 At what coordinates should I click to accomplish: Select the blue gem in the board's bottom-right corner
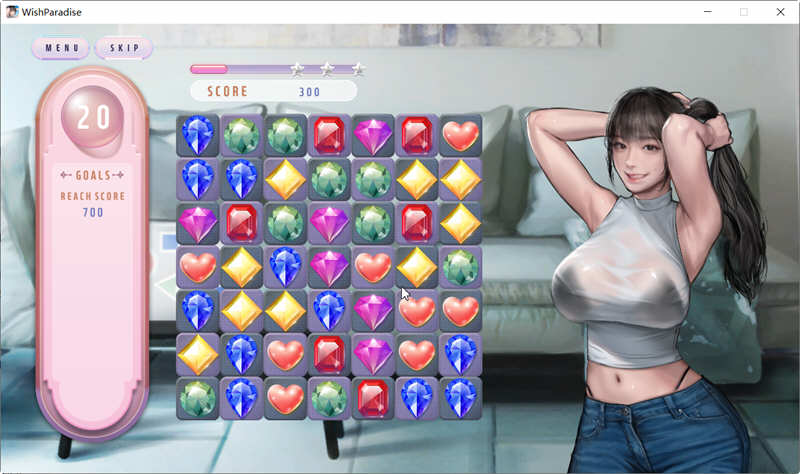(x=460, y=398)
